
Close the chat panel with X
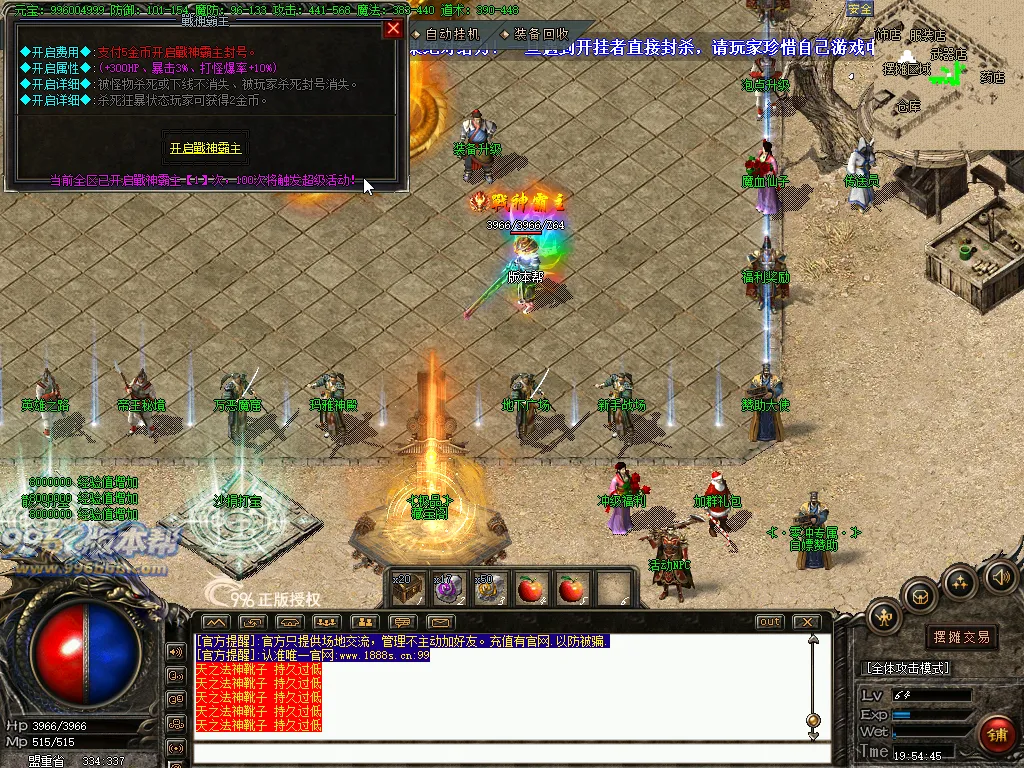point(806,622)
